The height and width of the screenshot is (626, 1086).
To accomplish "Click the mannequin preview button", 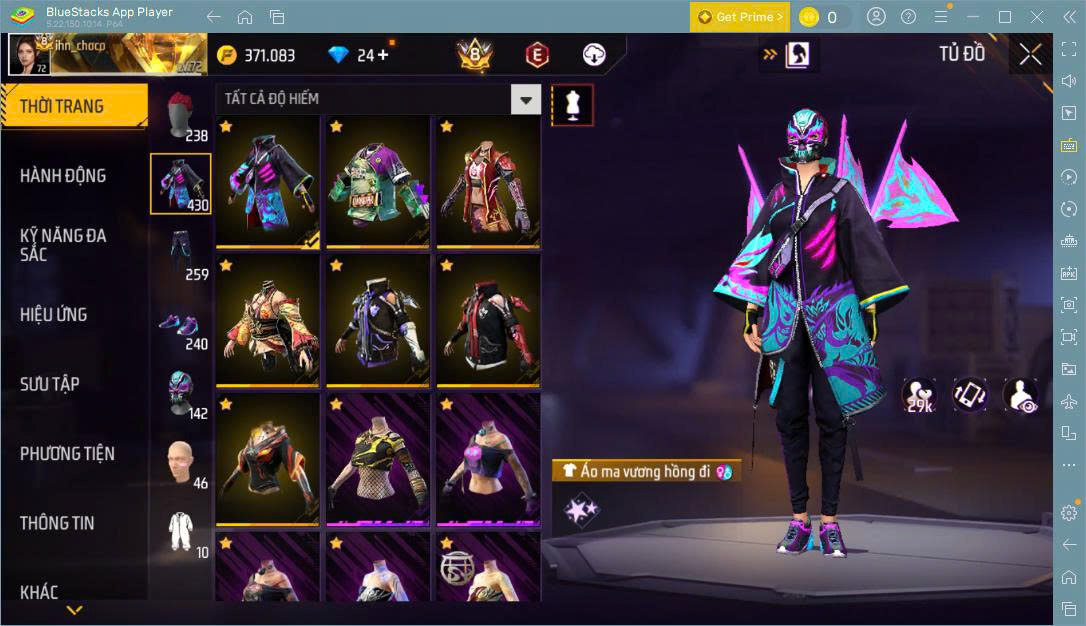I will (x=573, y=104).
